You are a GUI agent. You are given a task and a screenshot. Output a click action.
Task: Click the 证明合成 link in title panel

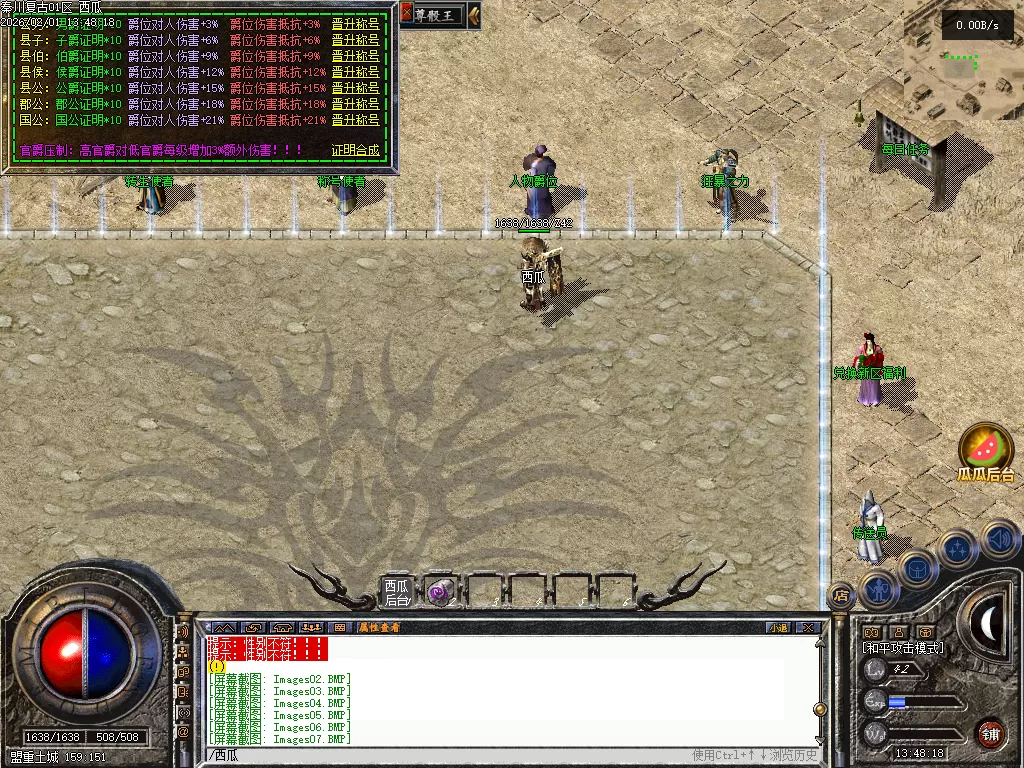point(355,150)
